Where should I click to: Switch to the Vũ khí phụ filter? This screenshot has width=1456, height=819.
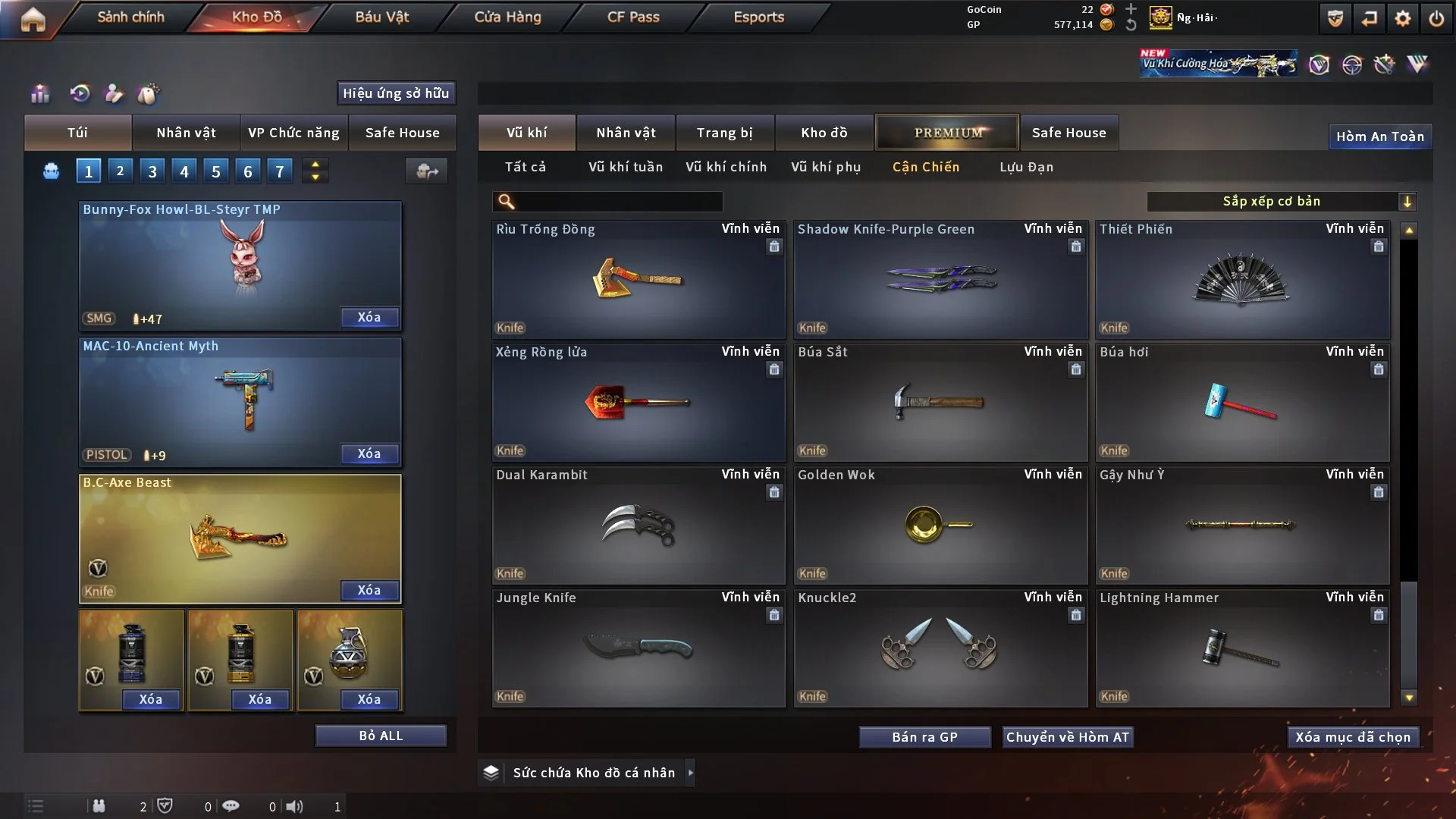click(x=825, y=167)
